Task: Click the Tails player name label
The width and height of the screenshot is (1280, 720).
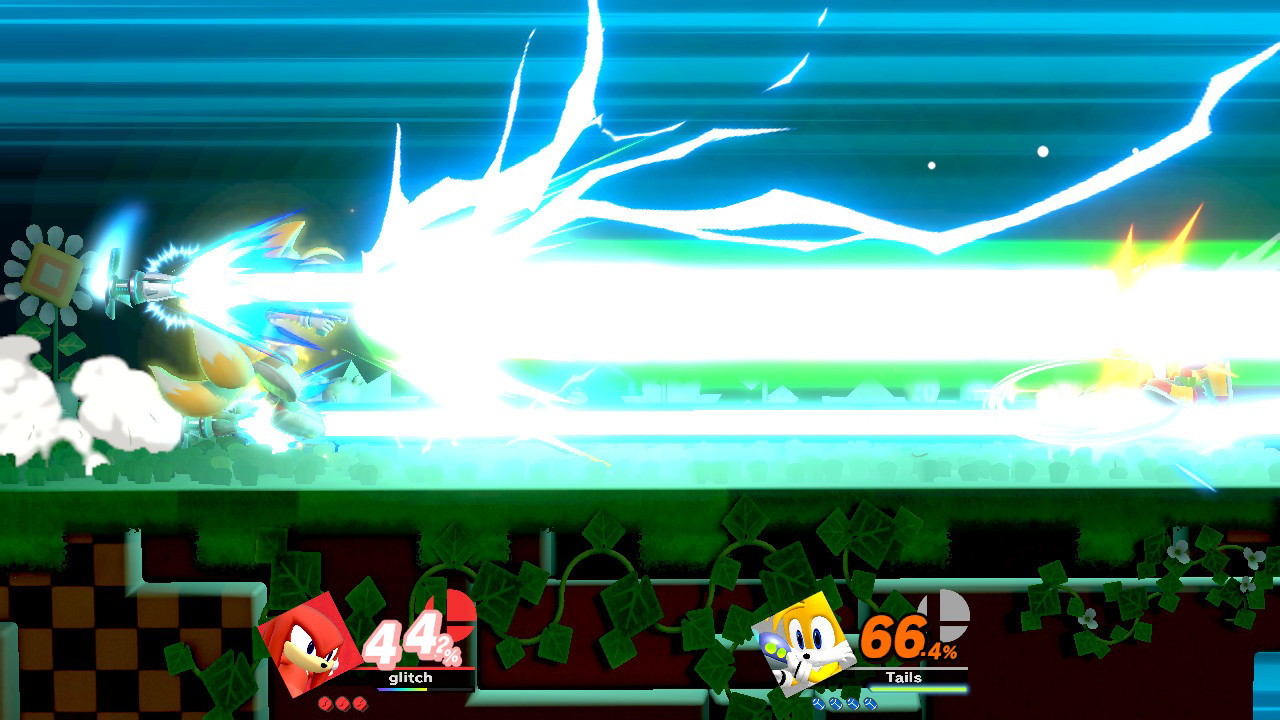Action: (904, 677)
